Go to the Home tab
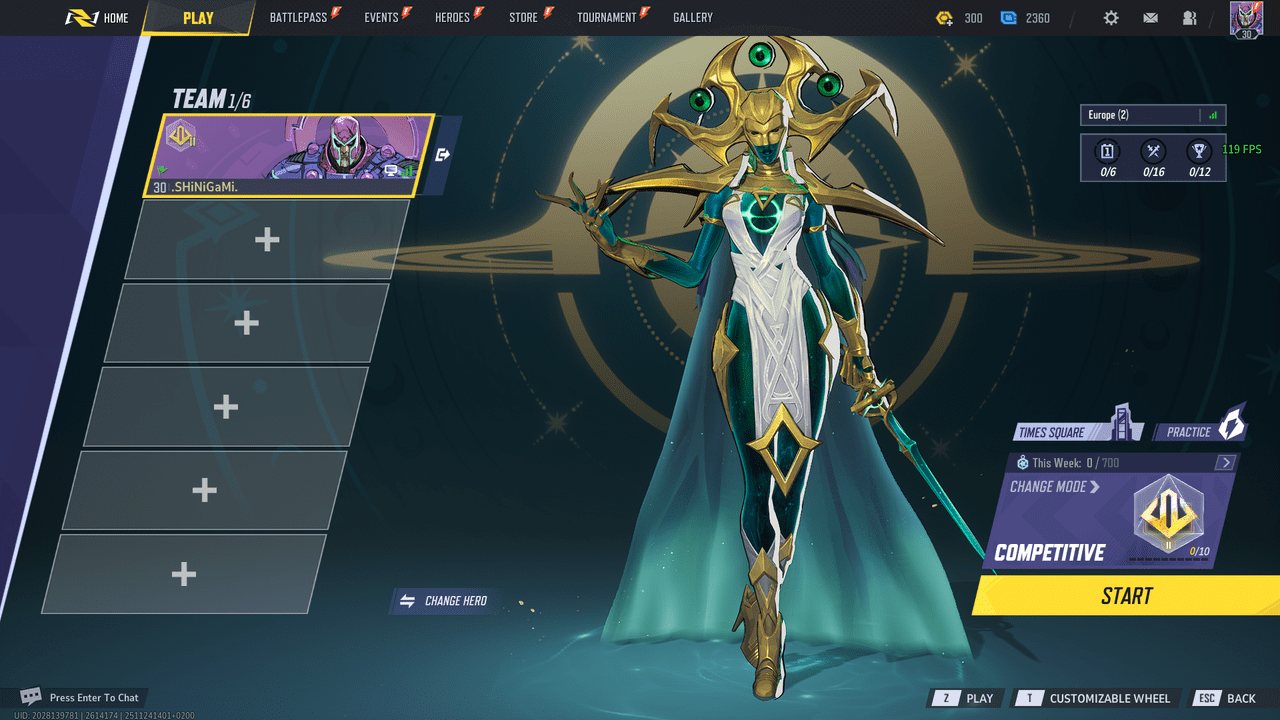Image resolution: width=1280 pixels, height=720 pixels. pos(98,18)
